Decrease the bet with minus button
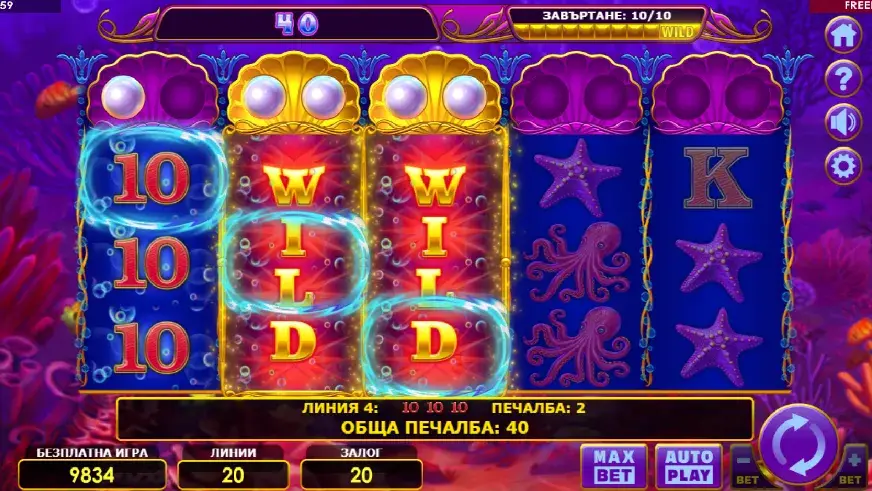The height and width of the screenshot is (491, 872). 743,465
